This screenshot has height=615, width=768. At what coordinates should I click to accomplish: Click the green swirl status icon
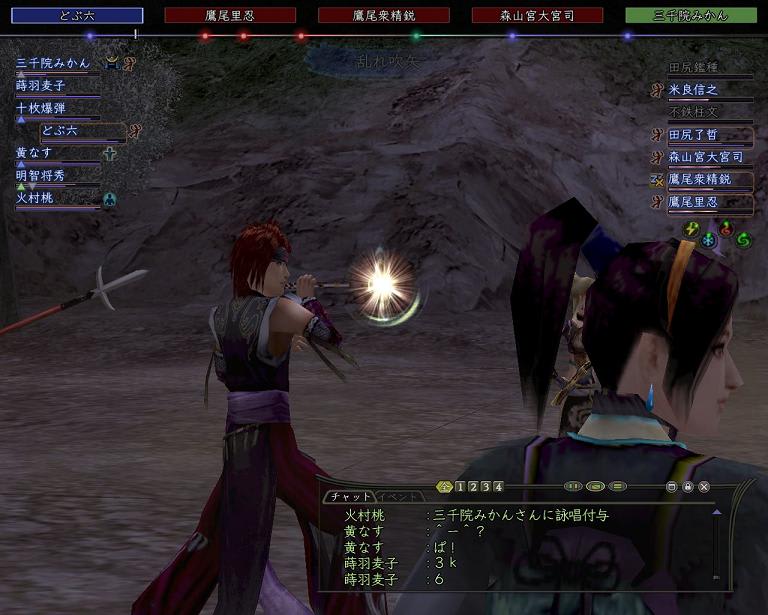click(742, 241)
